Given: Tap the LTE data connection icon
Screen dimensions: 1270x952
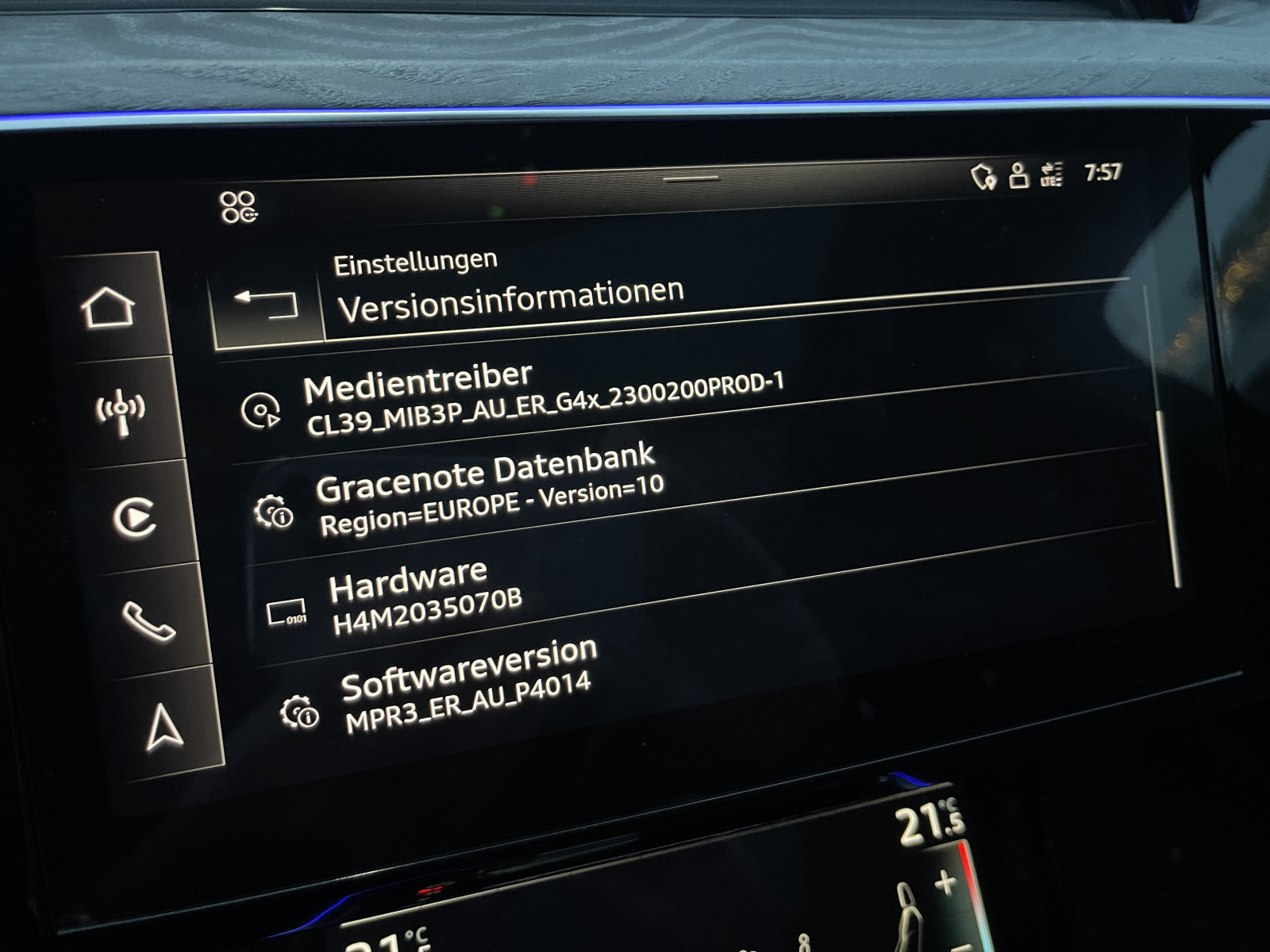Looking at the screenshot, I should click(1052, 174).
